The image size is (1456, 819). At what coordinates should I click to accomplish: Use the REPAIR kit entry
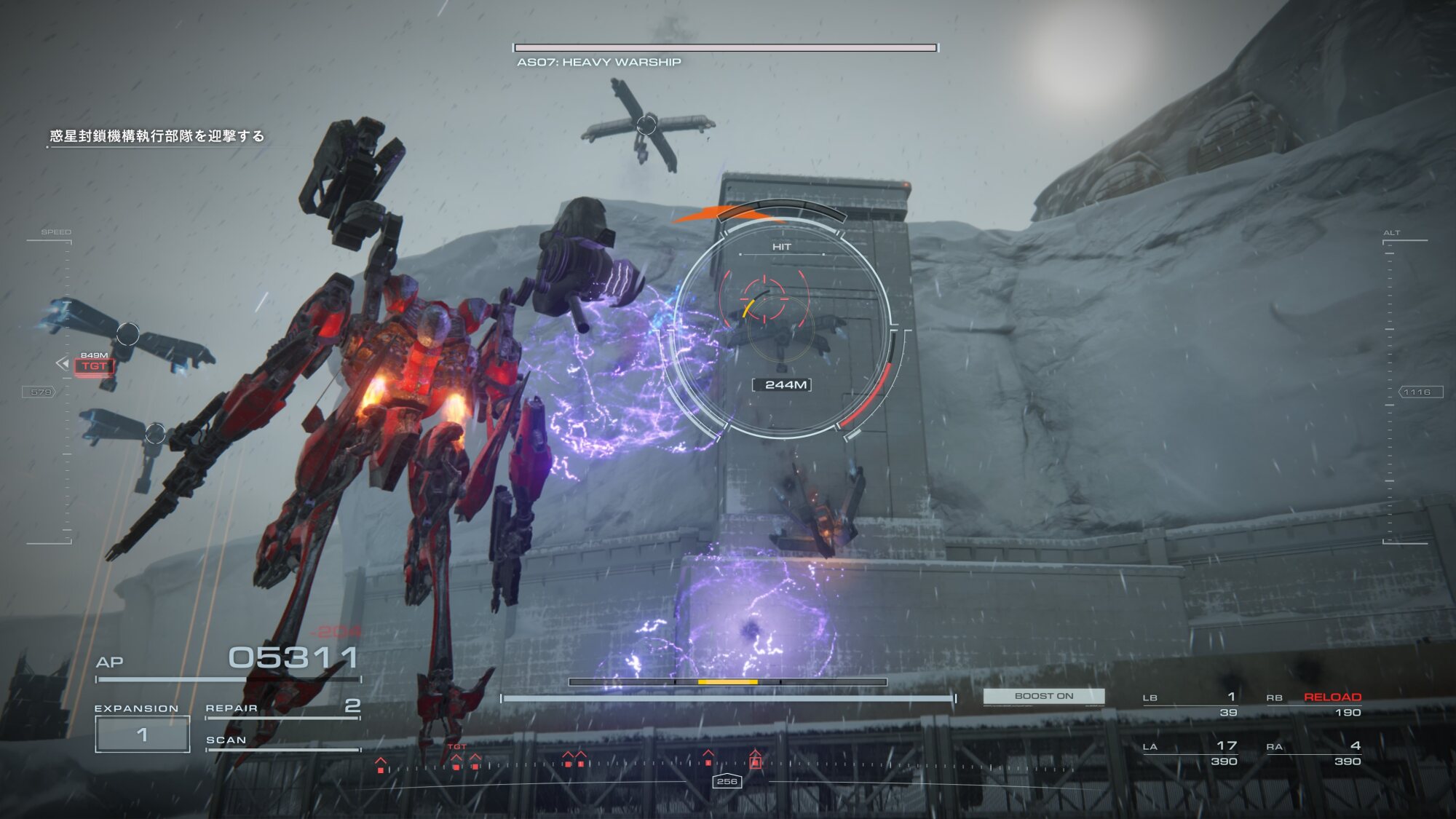(282, 708)
